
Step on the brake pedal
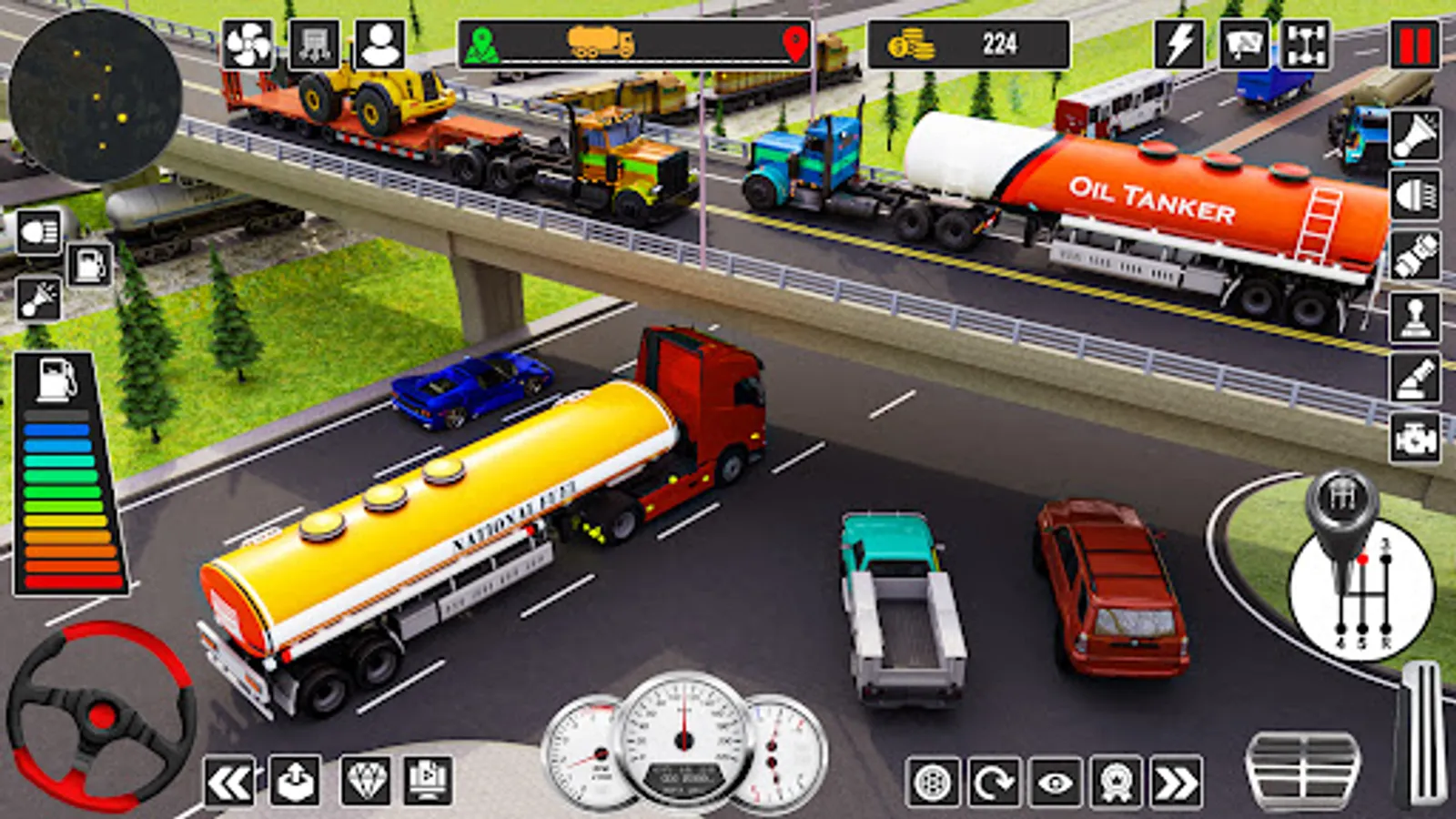point(1302,769)
